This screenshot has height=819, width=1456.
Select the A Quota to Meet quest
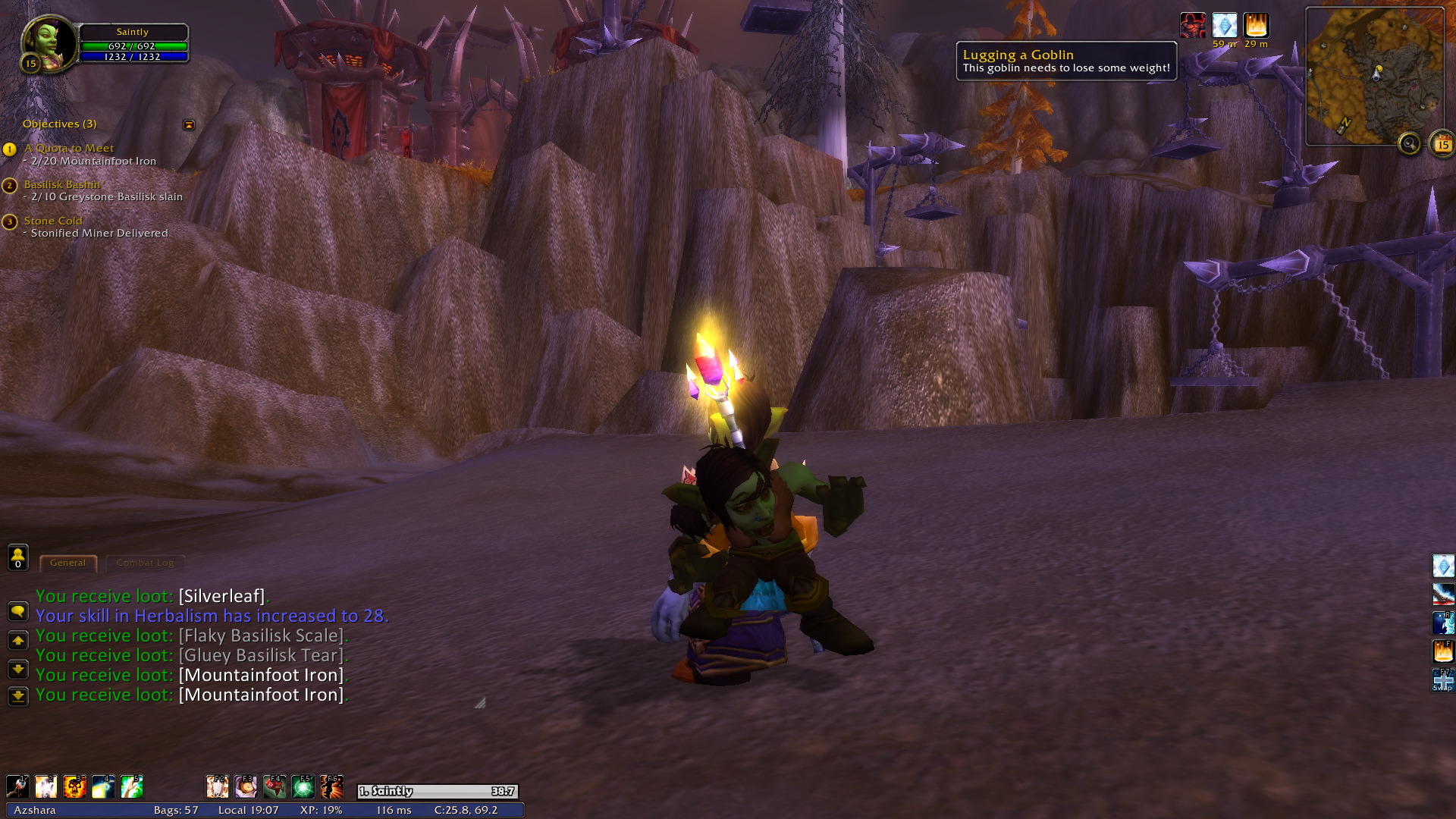coord(69,149)
